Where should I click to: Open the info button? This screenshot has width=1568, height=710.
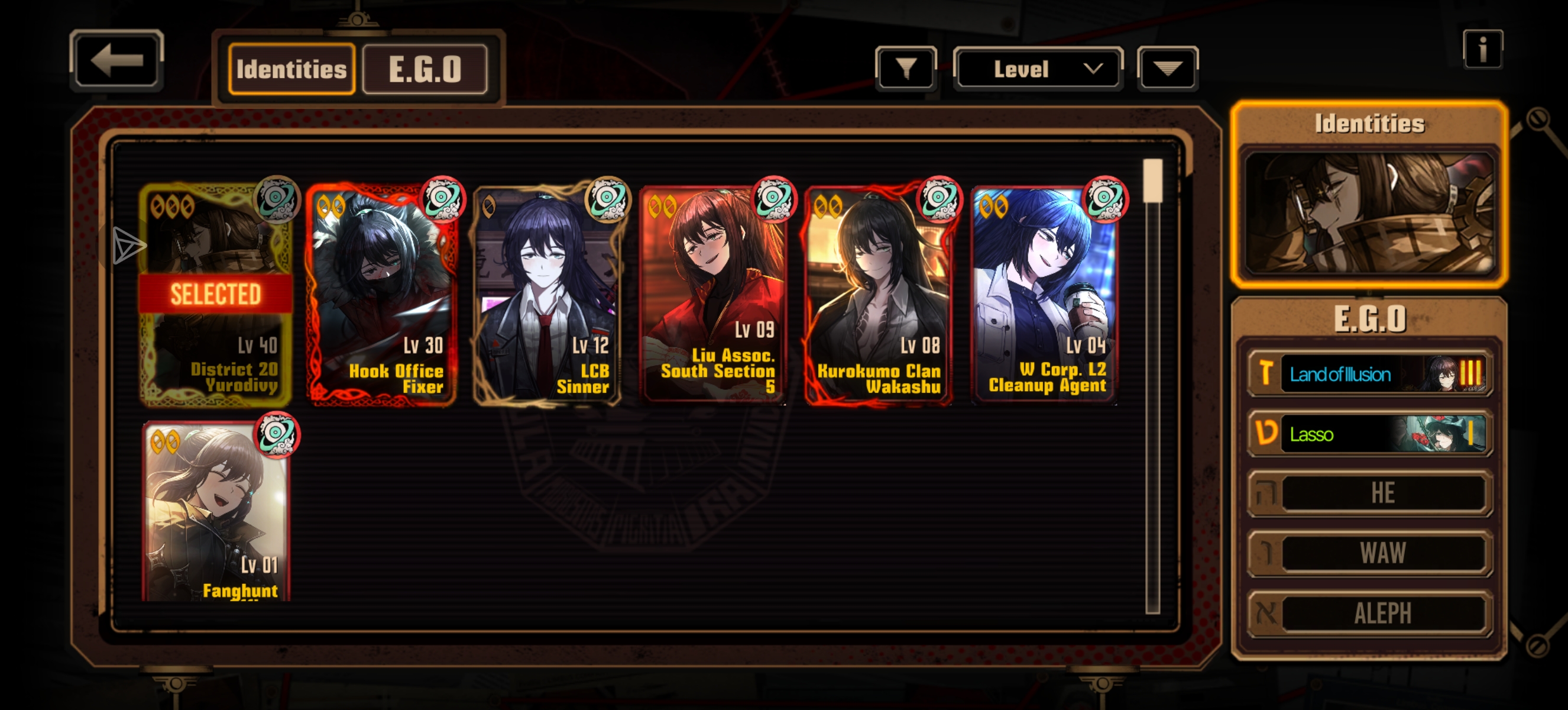(x=1482, y=49)
